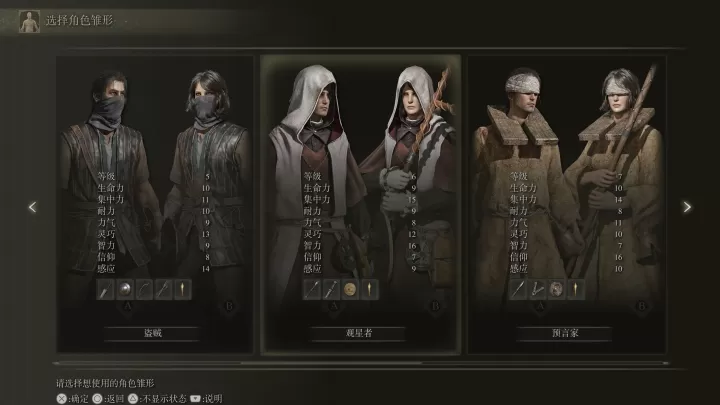Click the 观星者 name label

pyautogui.click(x=360, y=334)
